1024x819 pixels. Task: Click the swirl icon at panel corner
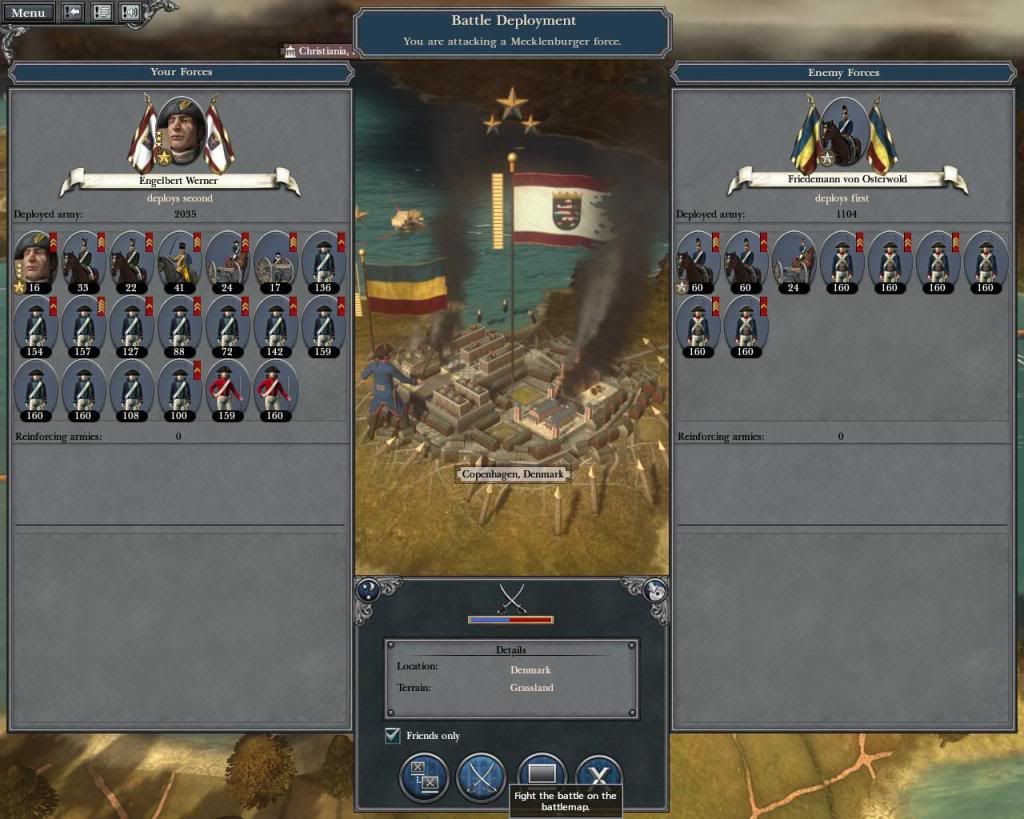point(657,590)
